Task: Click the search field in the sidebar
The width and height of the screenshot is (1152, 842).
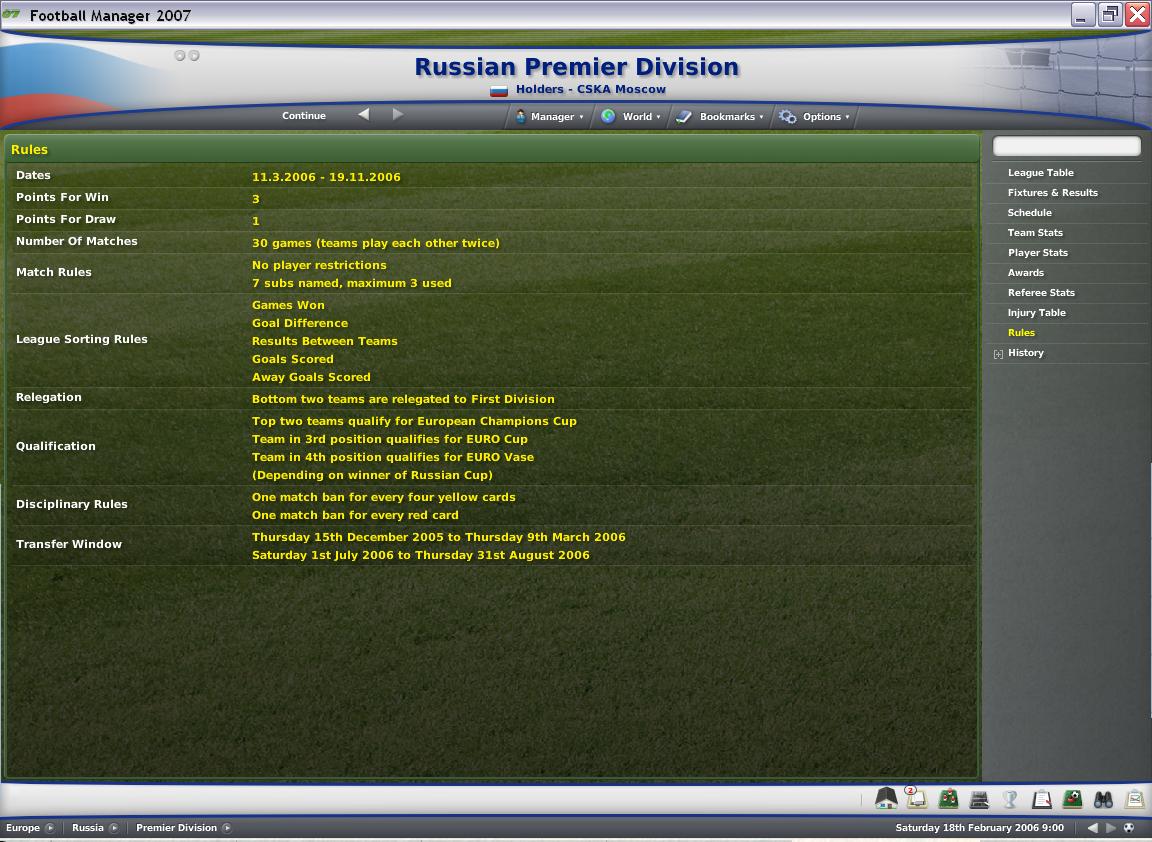Action: [x=1066, y=147]
